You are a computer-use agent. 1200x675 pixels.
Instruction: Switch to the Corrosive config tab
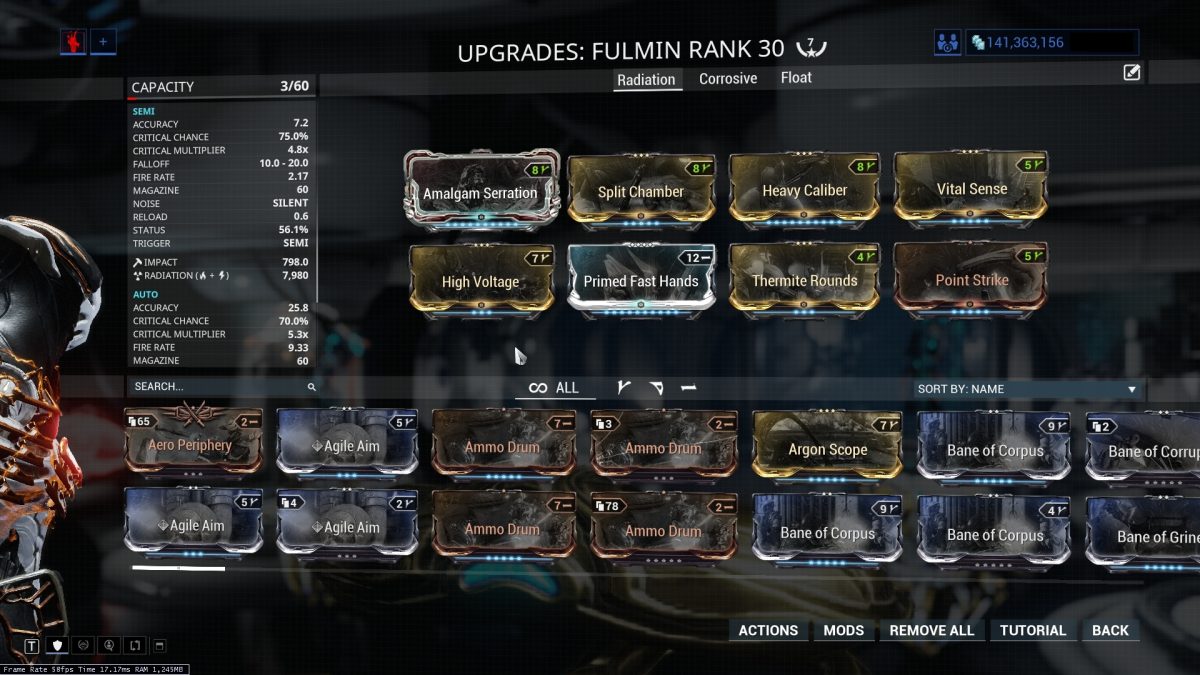click(x=727, y=79)
